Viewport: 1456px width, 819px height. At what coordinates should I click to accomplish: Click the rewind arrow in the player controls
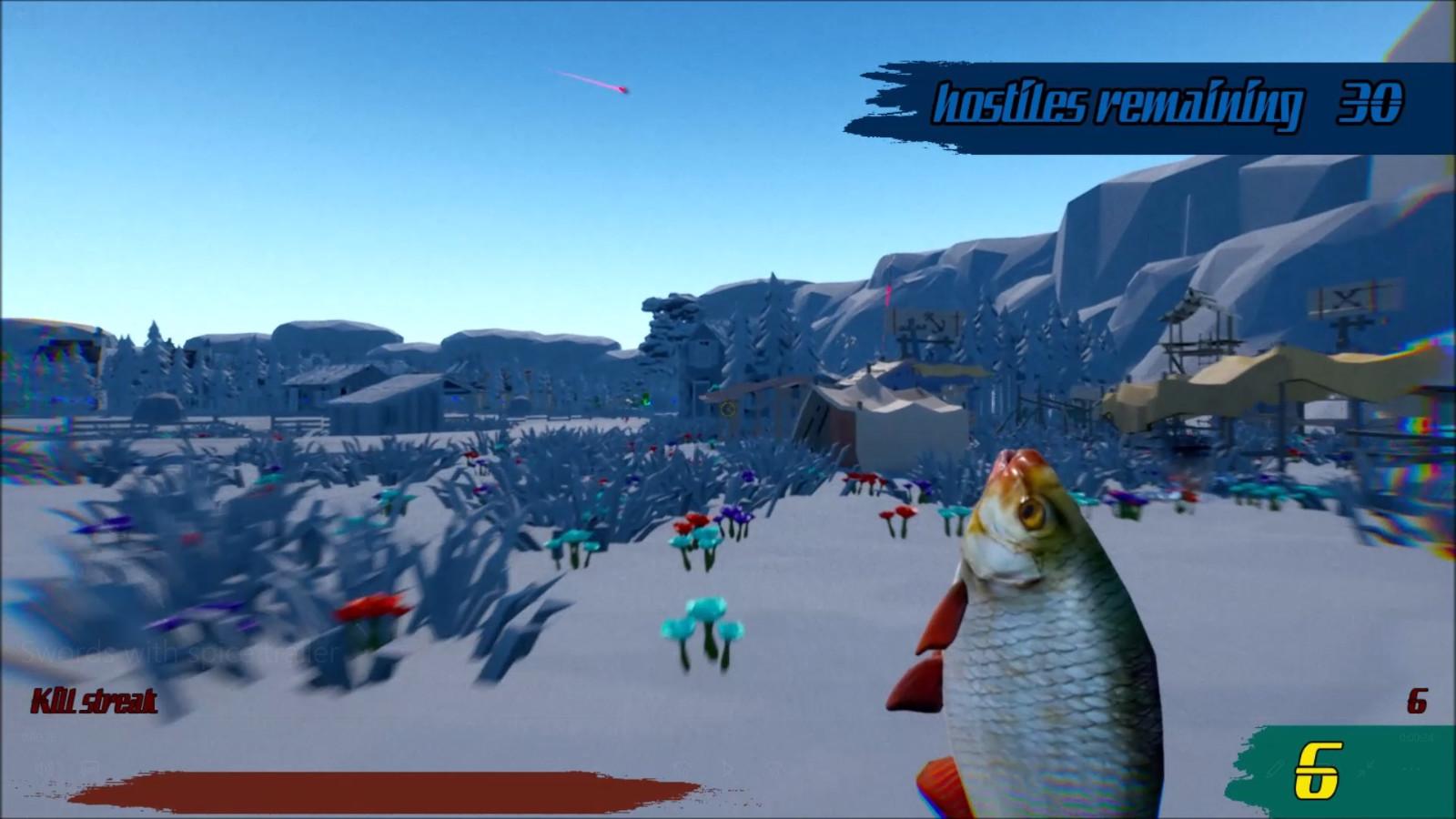682,766
